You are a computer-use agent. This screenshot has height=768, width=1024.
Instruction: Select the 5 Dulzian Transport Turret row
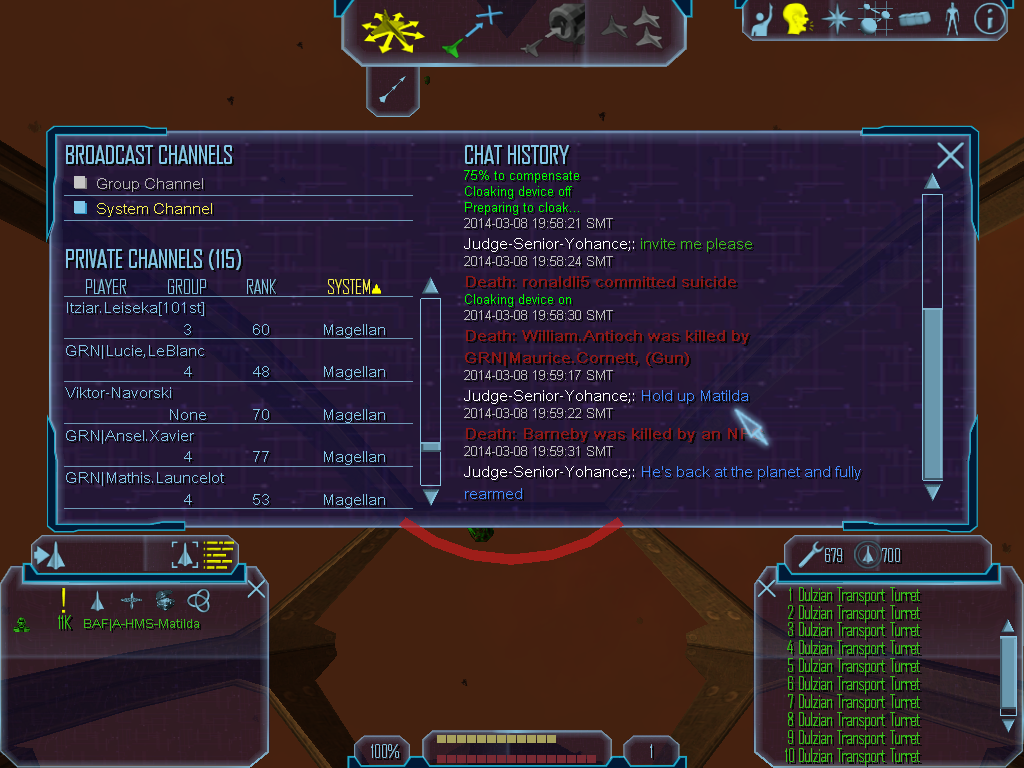(x=853, y=666)
